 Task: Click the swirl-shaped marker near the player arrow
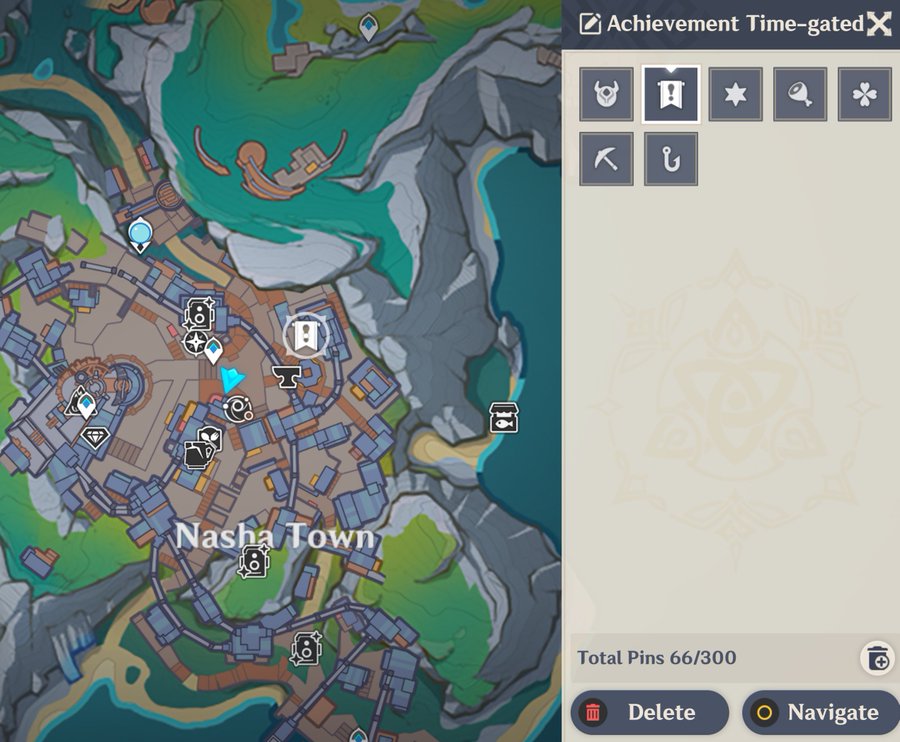(239, 407)
